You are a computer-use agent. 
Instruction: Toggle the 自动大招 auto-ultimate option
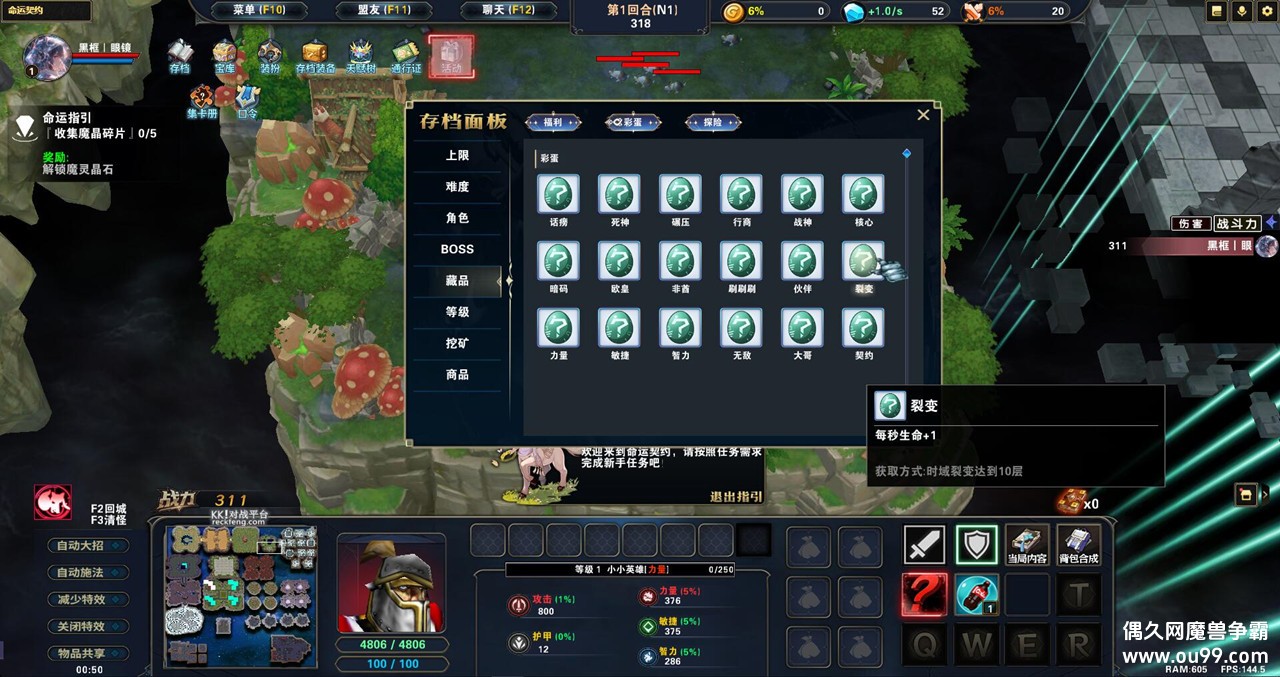(88, 546)
